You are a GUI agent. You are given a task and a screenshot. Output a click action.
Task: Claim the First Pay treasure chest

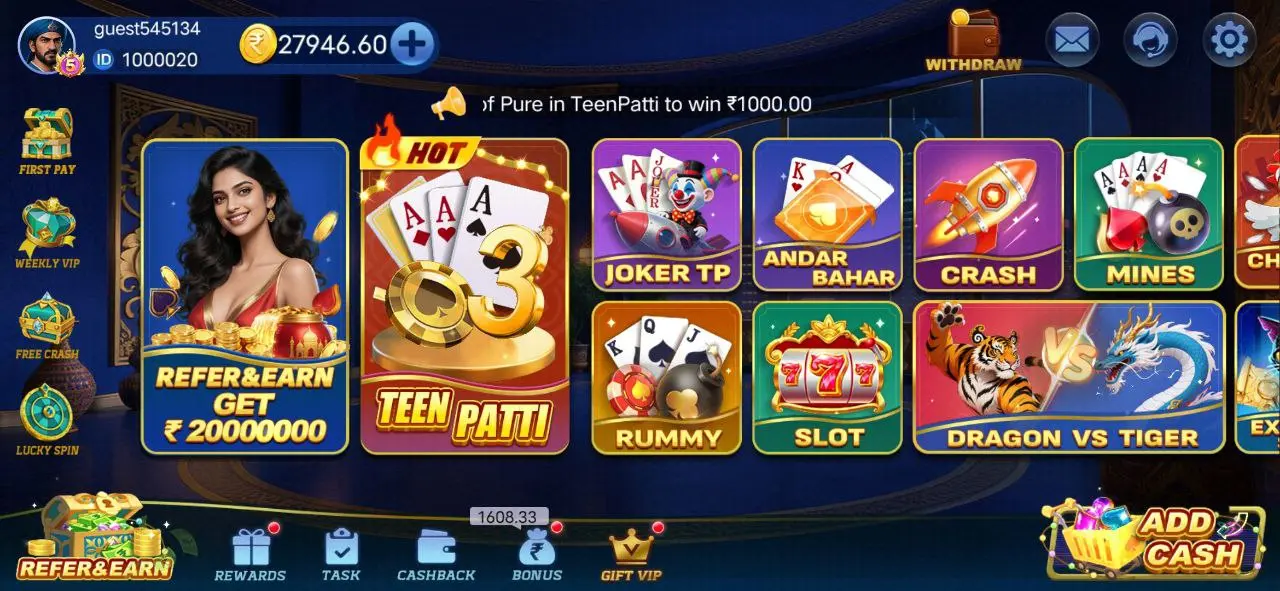coord(47,139)
